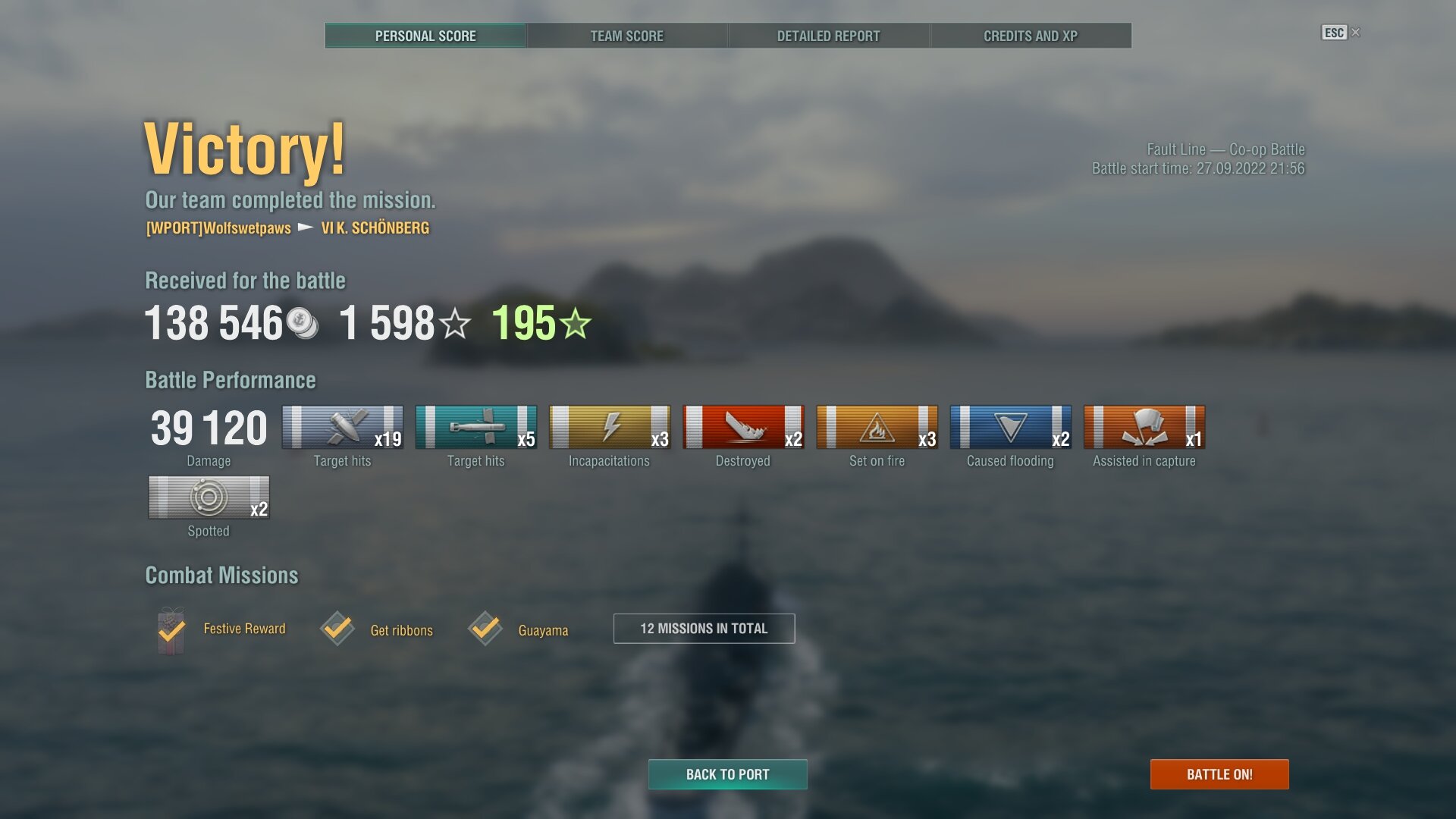Viewport: 1456px width, 819px height.
Task: Click the Incapacitations ribbon
Action: point(610,428)
